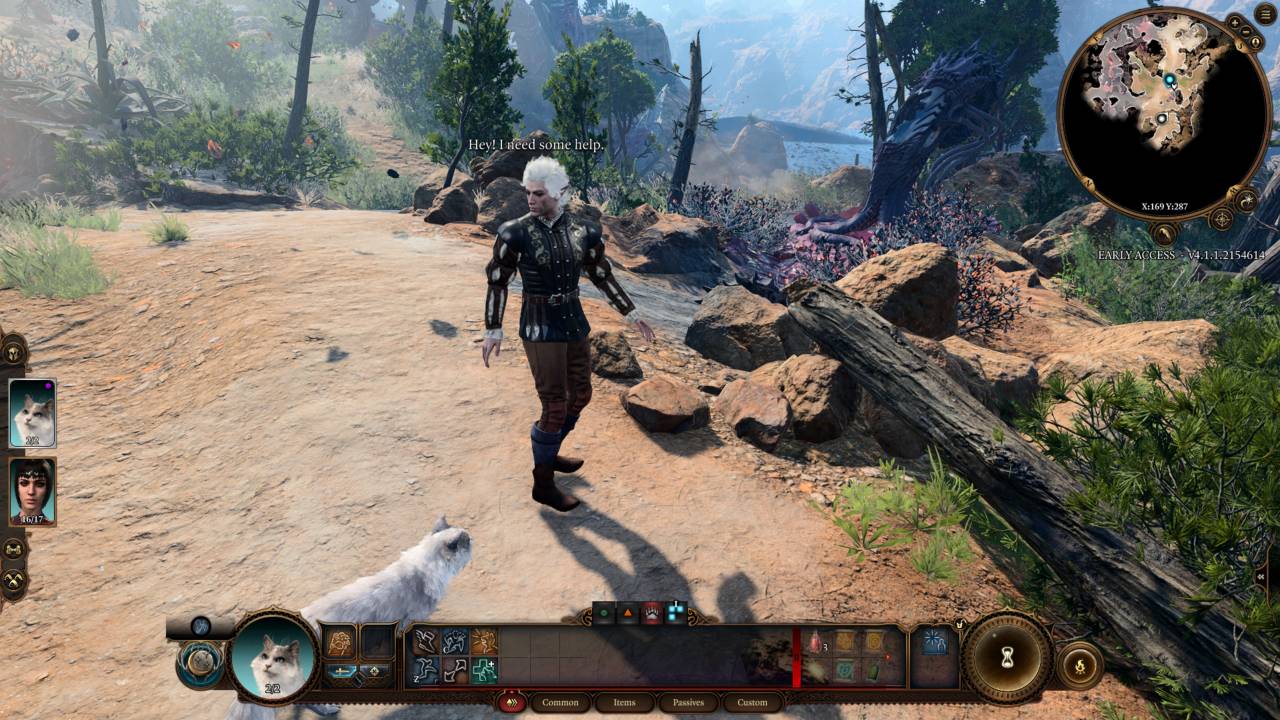Activate the flame button beside the hourglass

(x=1081, y=665)
